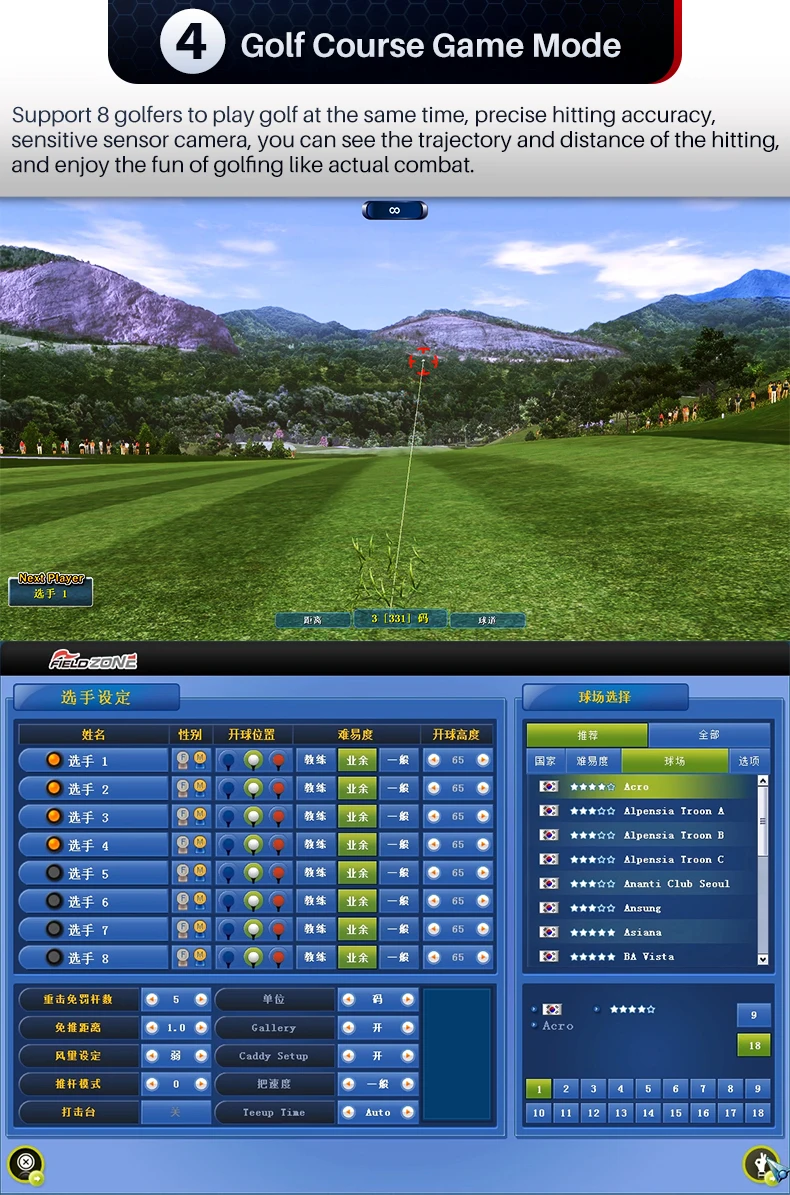Image resolution: width=790 pixels, height=1195 pixels.
Task: Decrease the 免推距离 distance value
Action: click(x=152, y=1027)
